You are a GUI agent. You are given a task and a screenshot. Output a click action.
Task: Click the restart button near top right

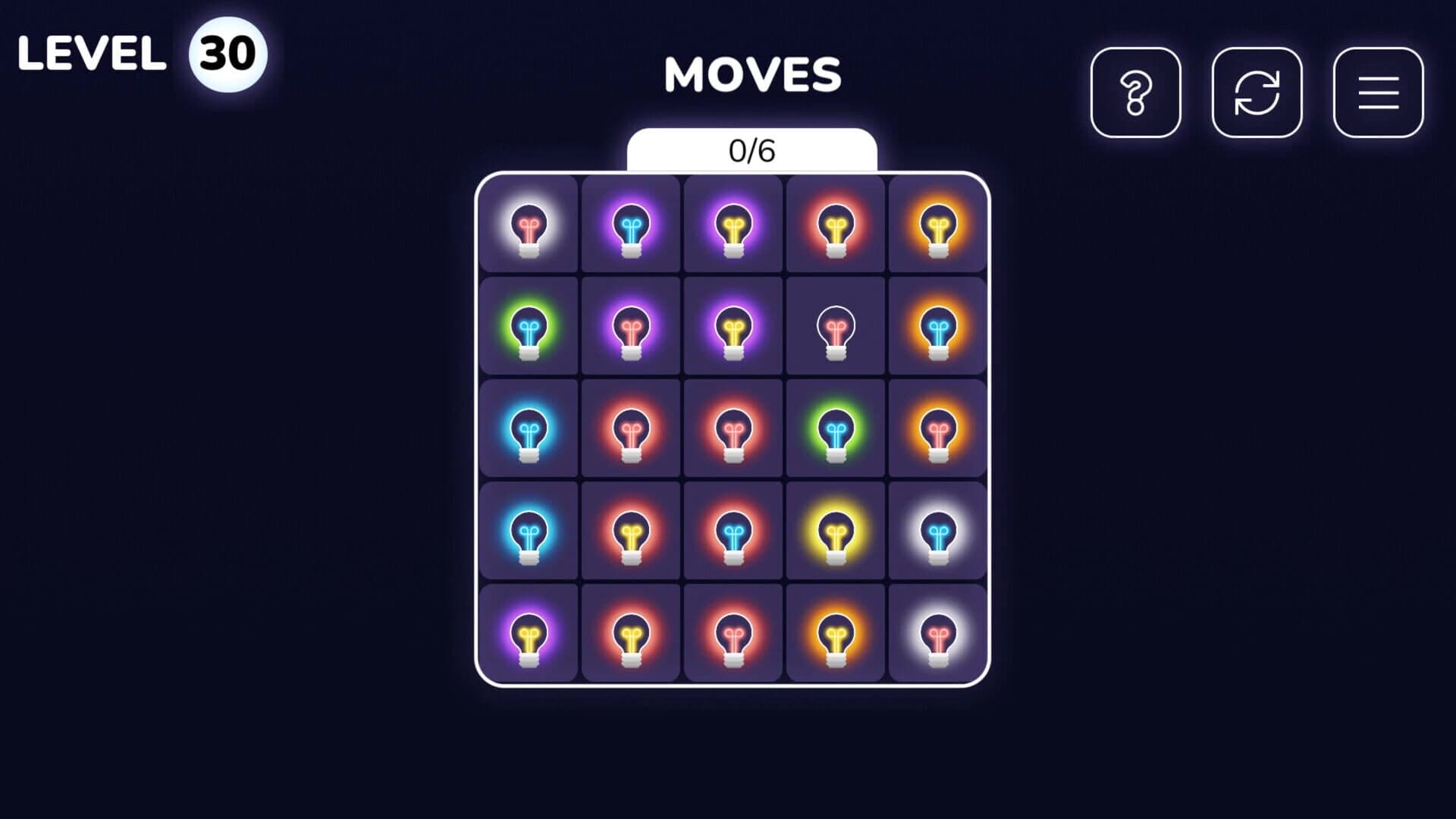click(1257, 93)
